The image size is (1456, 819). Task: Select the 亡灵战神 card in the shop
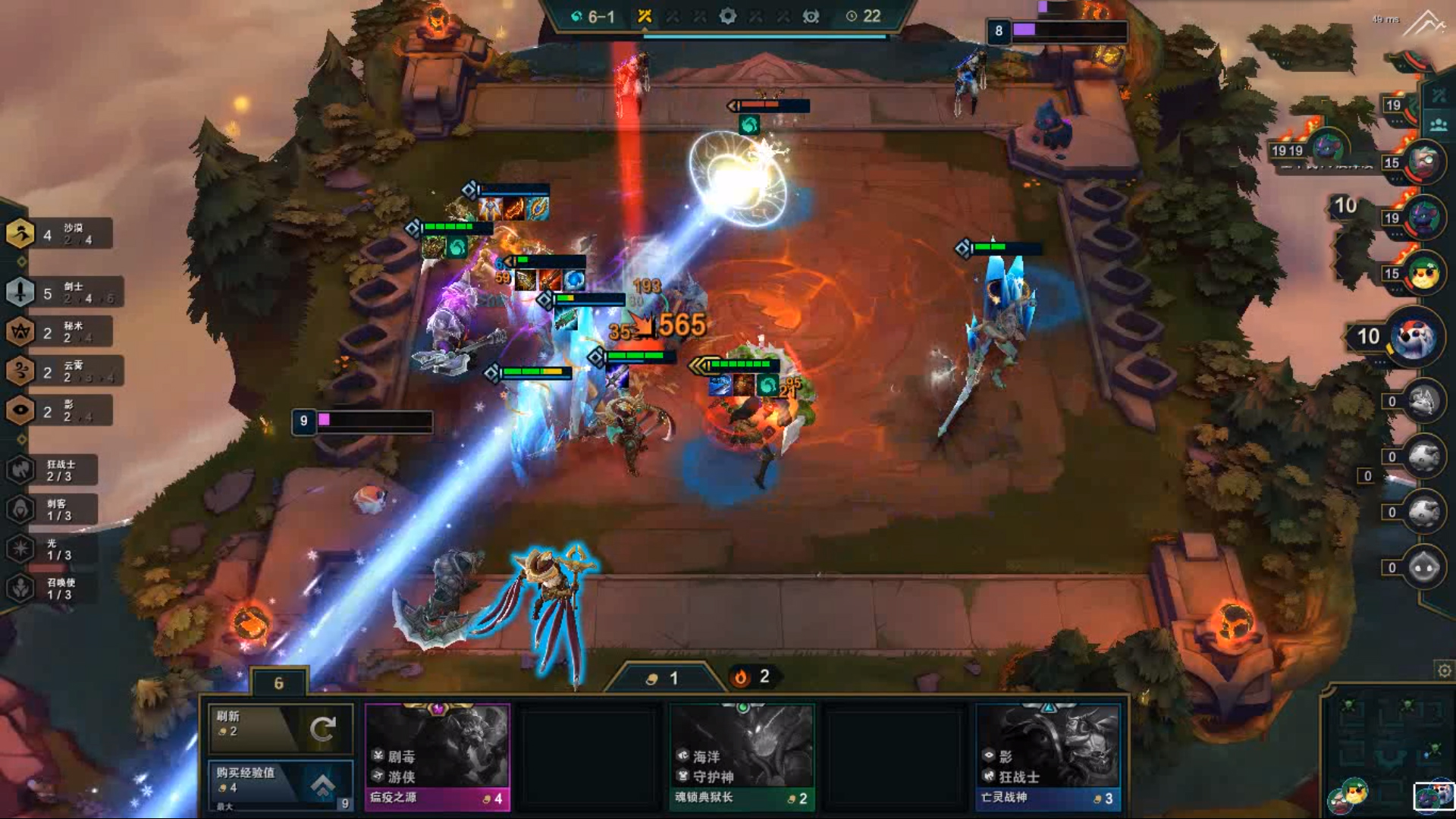tap(1047, 756)
